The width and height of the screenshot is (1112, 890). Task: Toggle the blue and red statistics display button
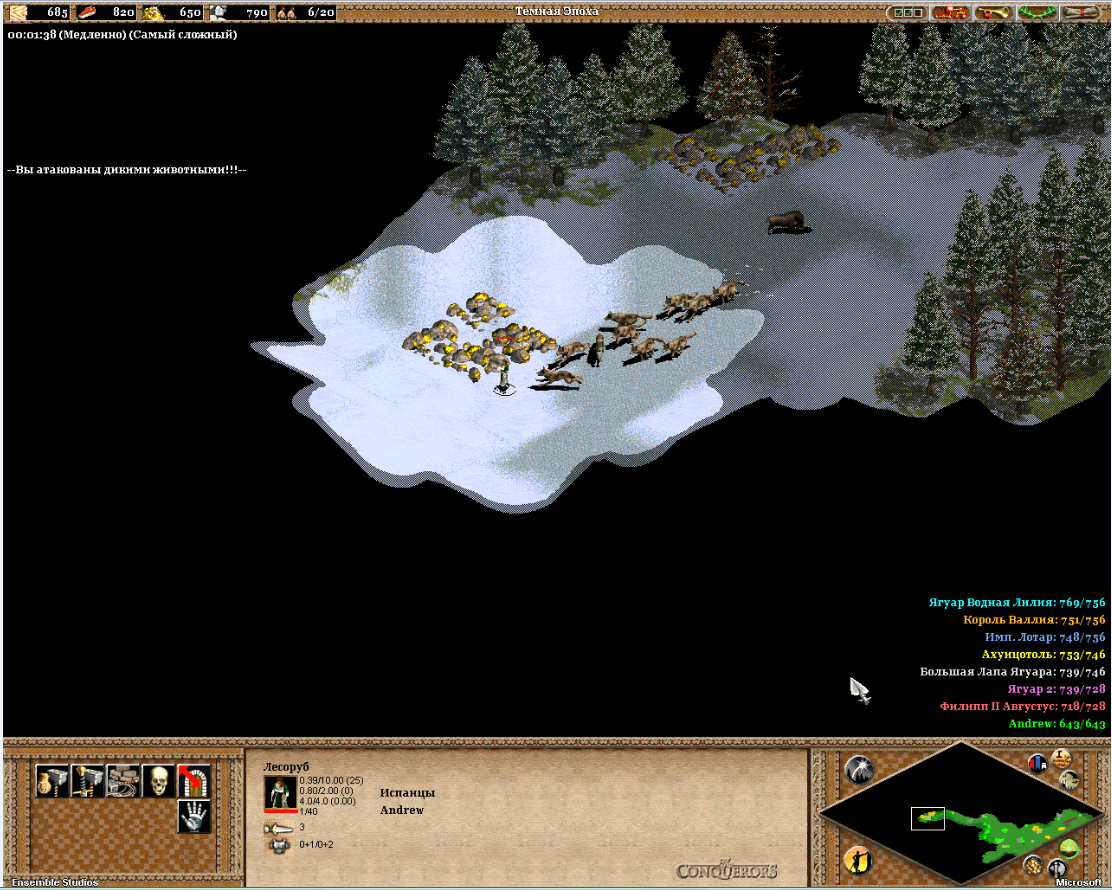[x=1037, y=762]
